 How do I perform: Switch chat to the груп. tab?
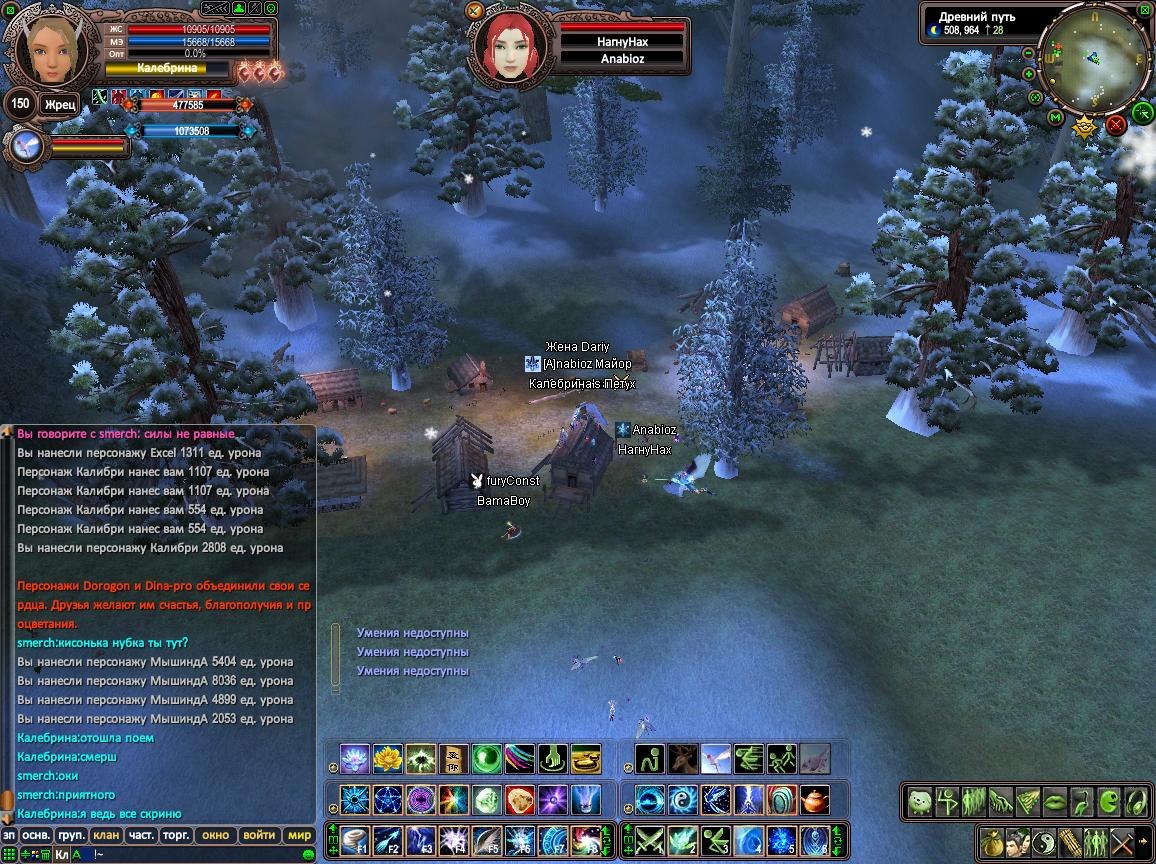[x=71, y=835]
